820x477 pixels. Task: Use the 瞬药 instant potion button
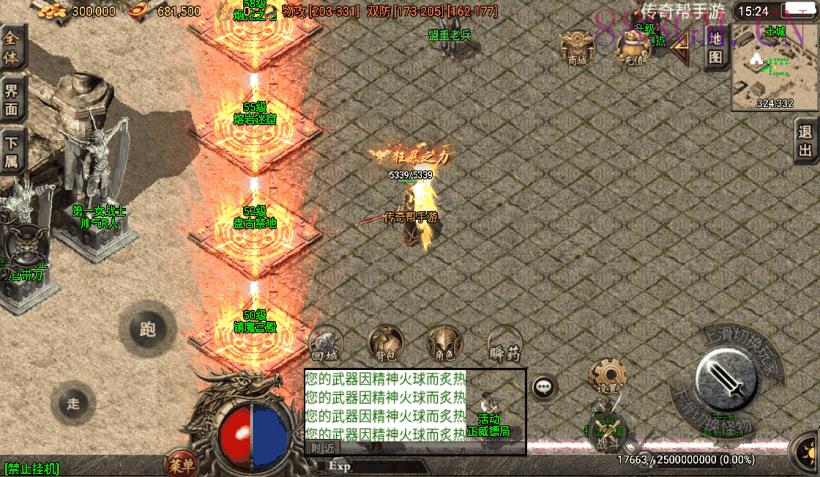[x=504, y=344]
